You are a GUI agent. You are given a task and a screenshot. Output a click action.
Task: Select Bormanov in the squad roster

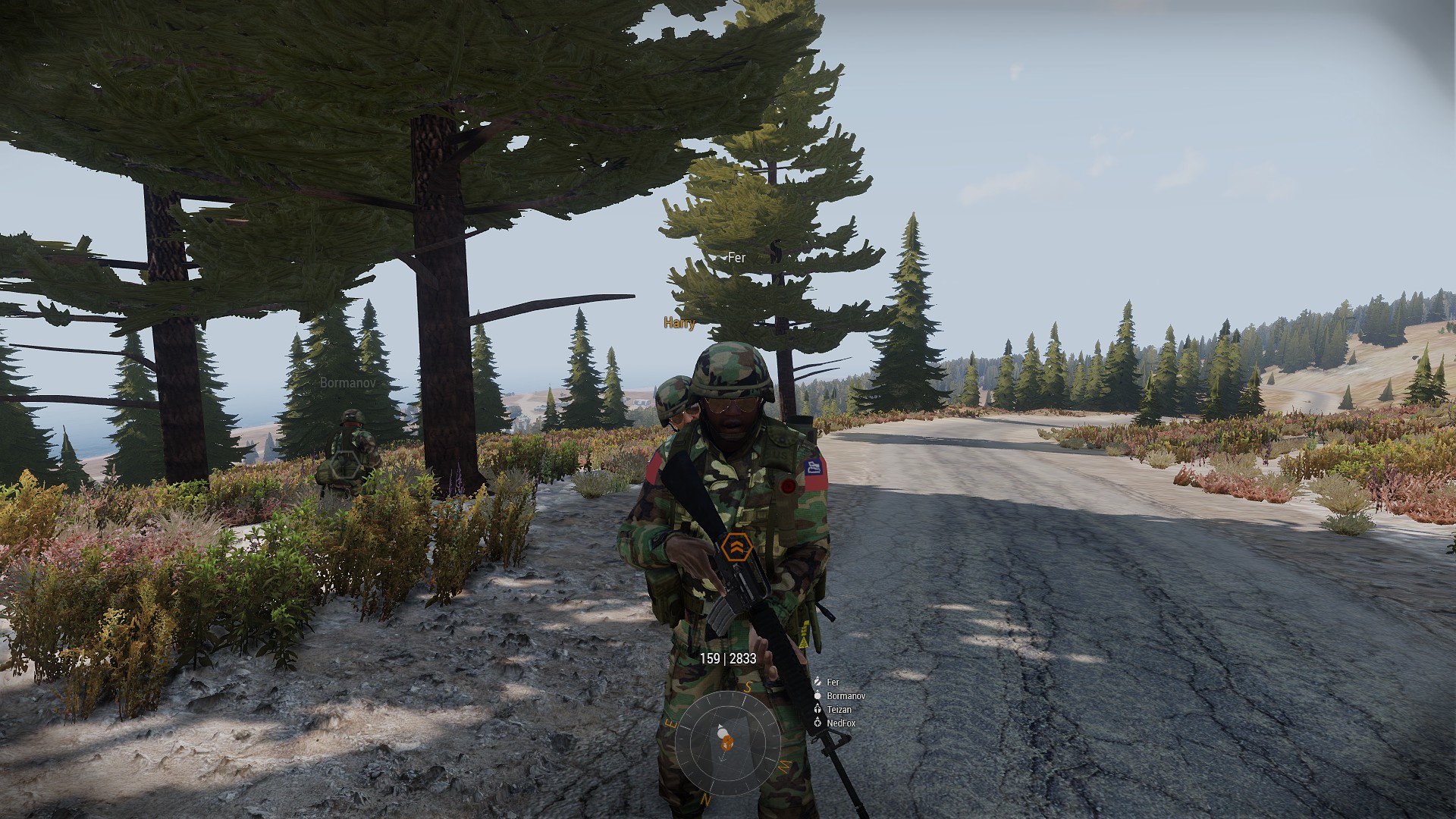[x=846, y=696]
